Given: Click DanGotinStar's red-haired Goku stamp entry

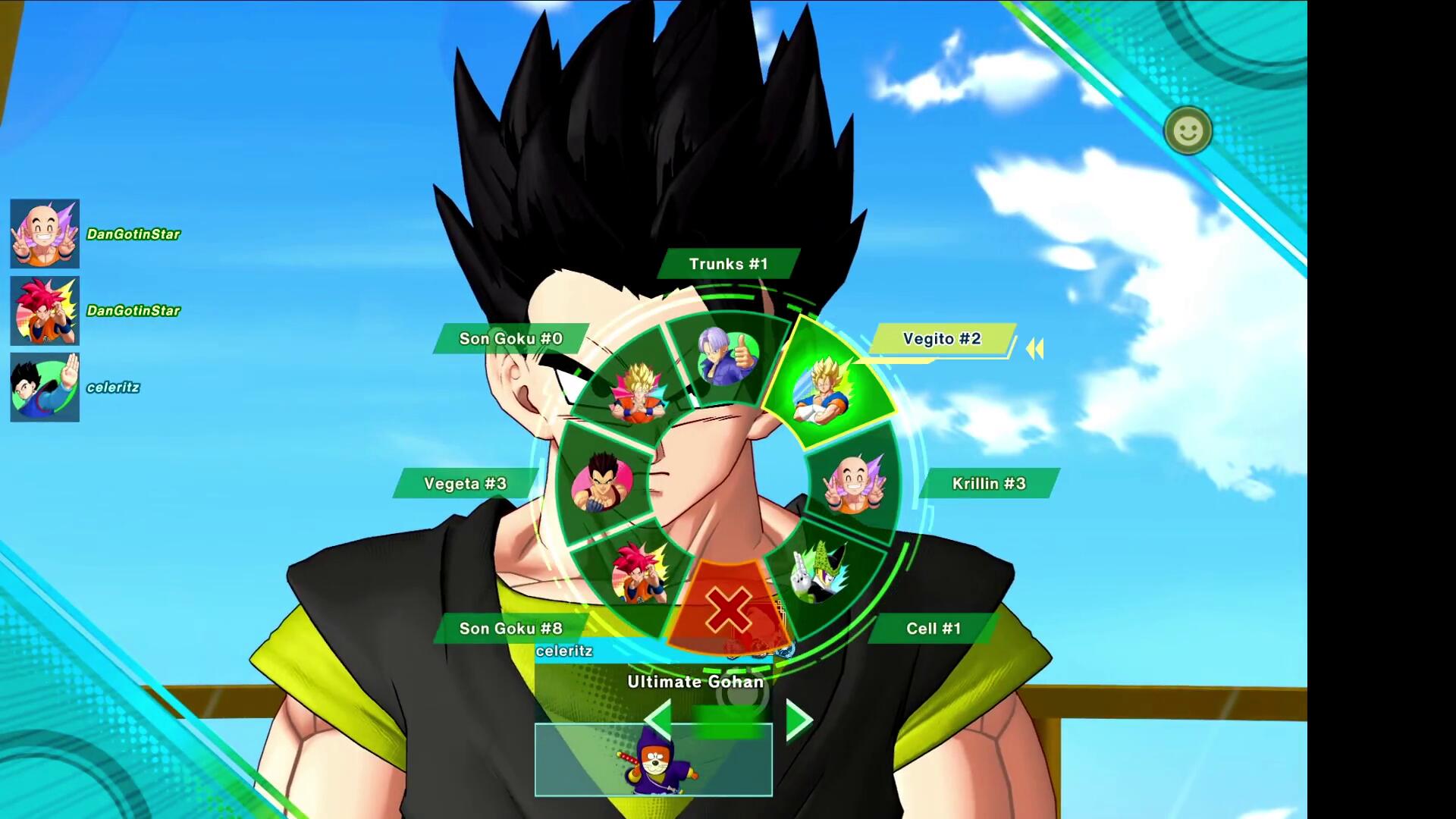Looking at the screenshot, I should point(45,311).
